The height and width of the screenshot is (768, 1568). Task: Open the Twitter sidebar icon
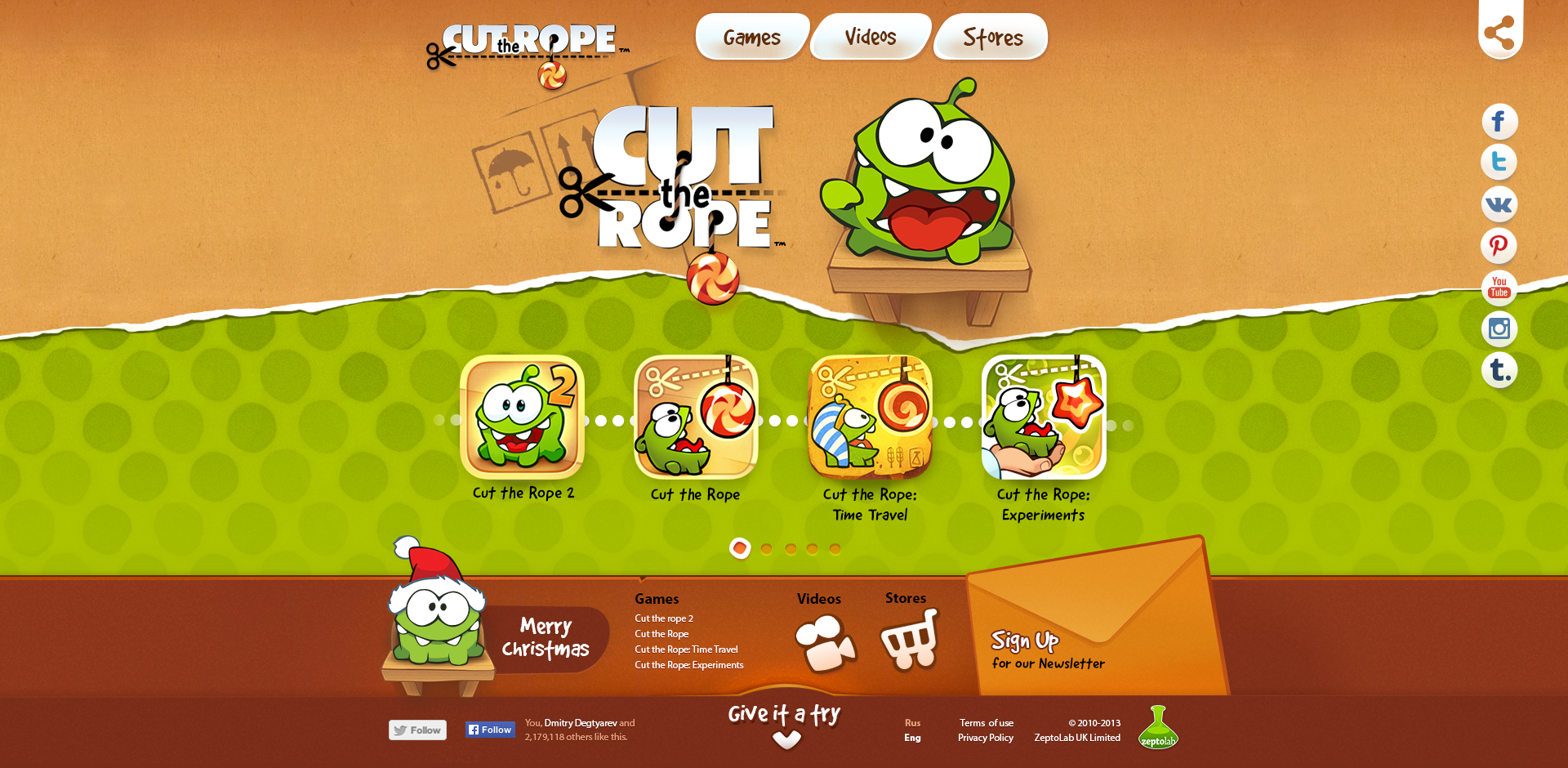pos(1499,163)
